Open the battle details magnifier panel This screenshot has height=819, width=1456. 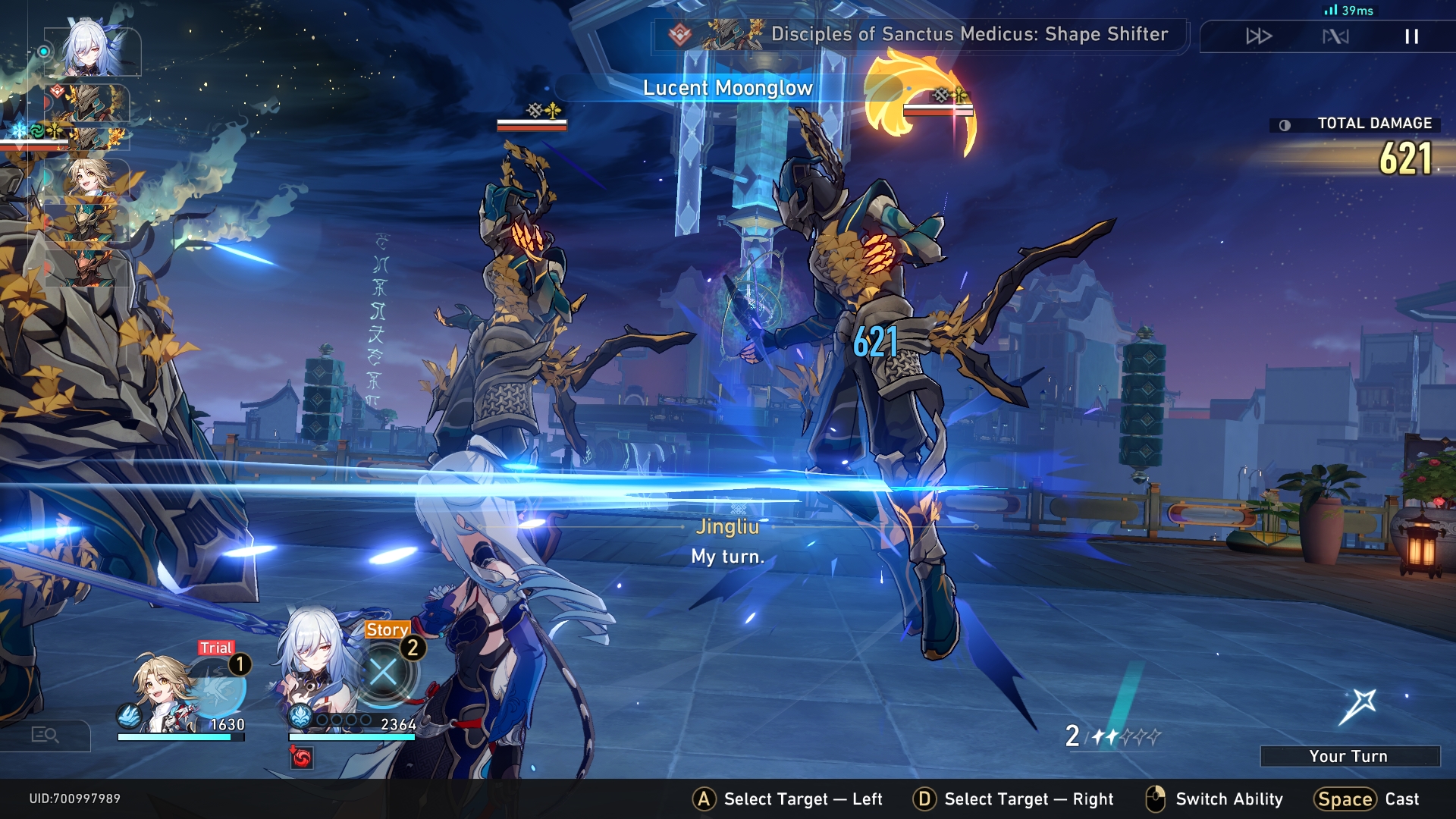(x=45, y=735)
